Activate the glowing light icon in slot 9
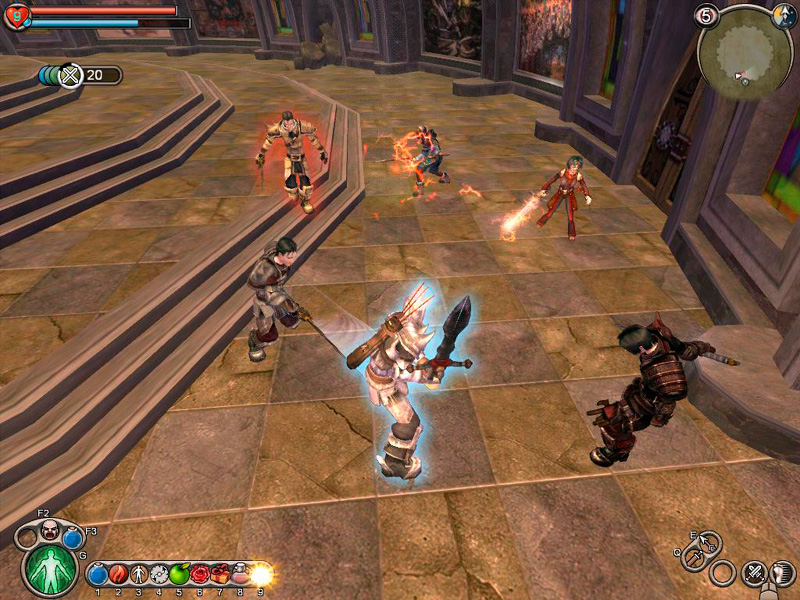 click(x=261, y=574)
